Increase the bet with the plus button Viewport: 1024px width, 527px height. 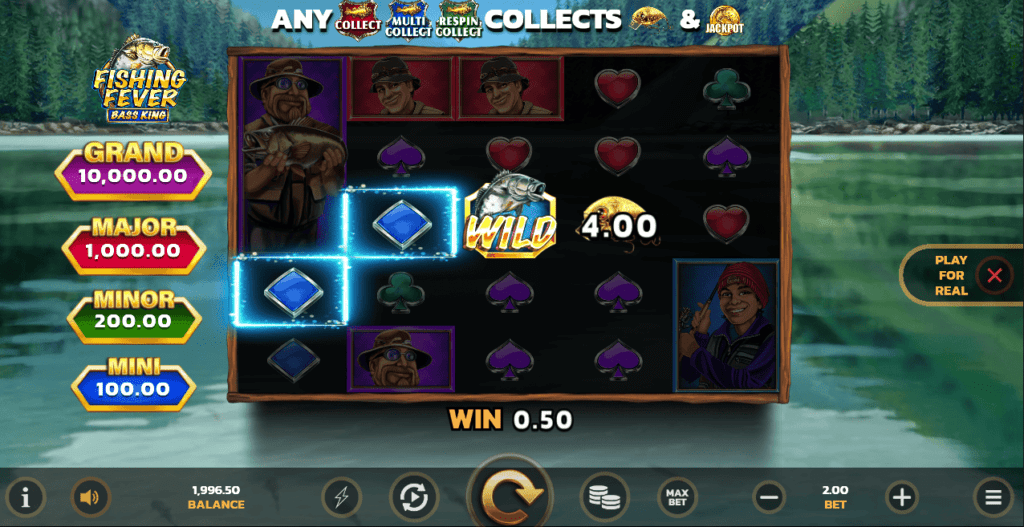pos(902,497)
